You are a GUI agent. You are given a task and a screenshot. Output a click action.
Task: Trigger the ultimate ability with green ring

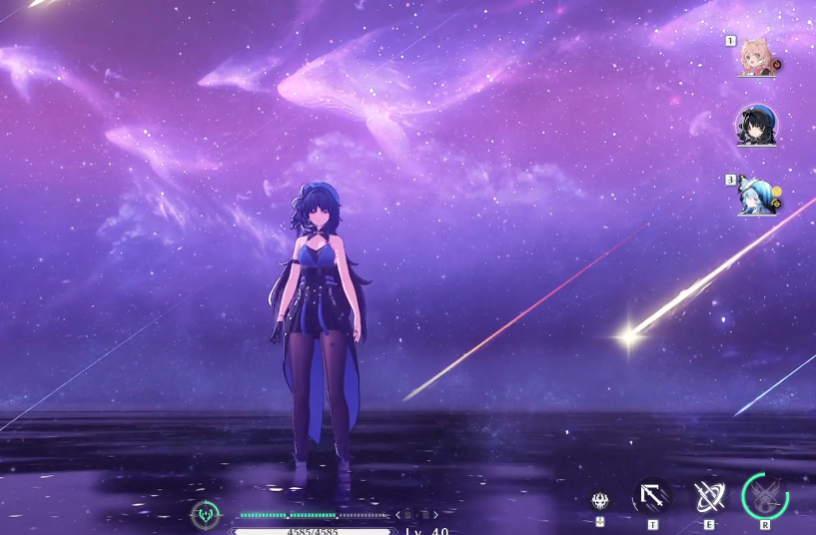[x=765, y=496]
